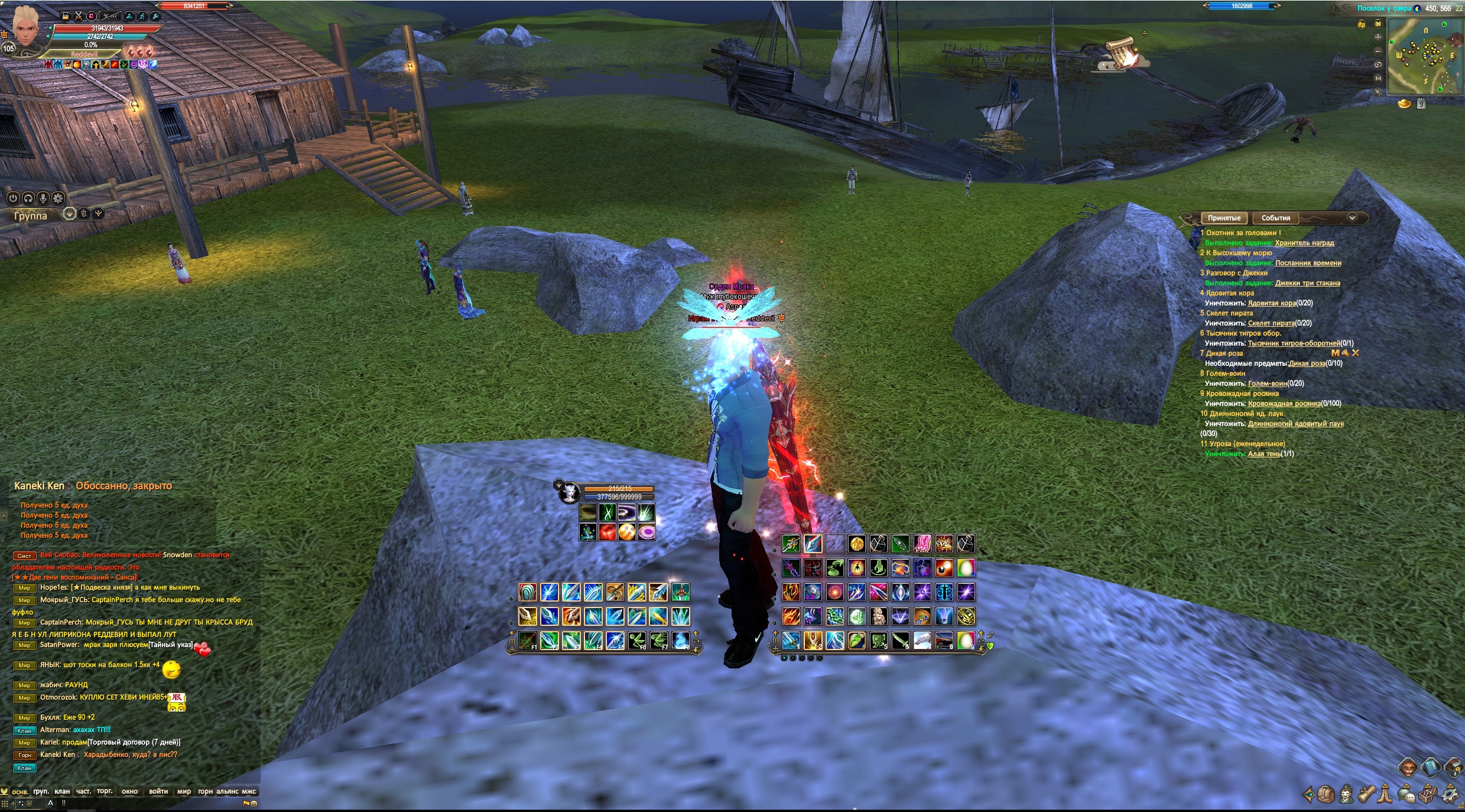
Task: Open the chat smiley emoticon picker
Action: (x=254, y=804)
